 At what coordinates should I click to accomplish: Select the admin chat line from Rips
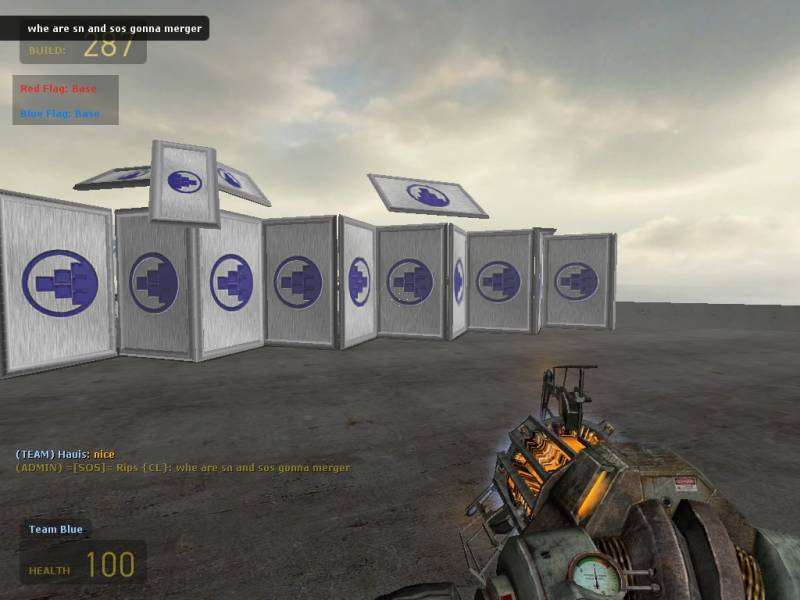point(182,467)
